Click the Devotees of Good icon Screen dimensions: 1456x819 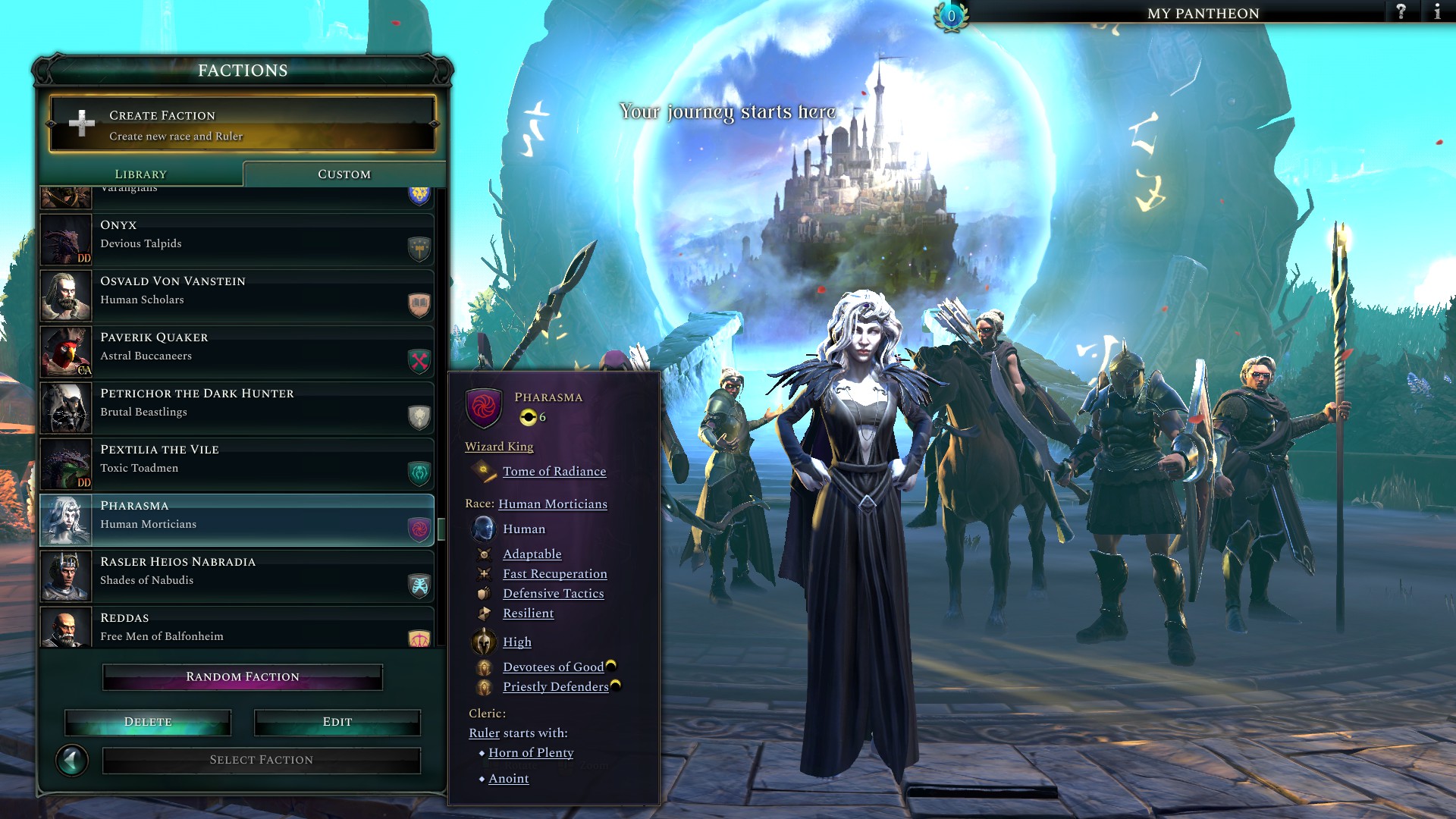pyautogui.click(x=483, y=666)
